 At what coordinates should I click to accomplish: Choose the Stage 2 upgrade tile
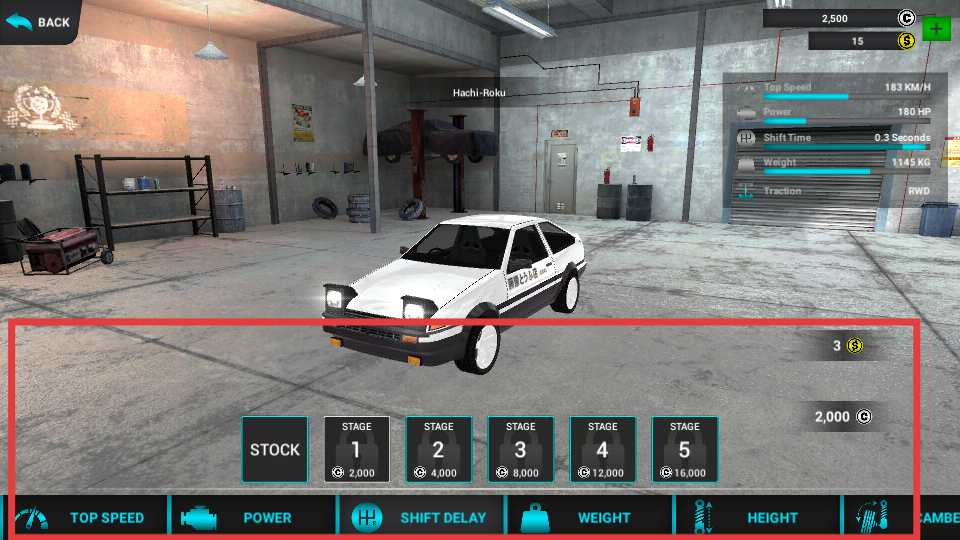(439, 449)
